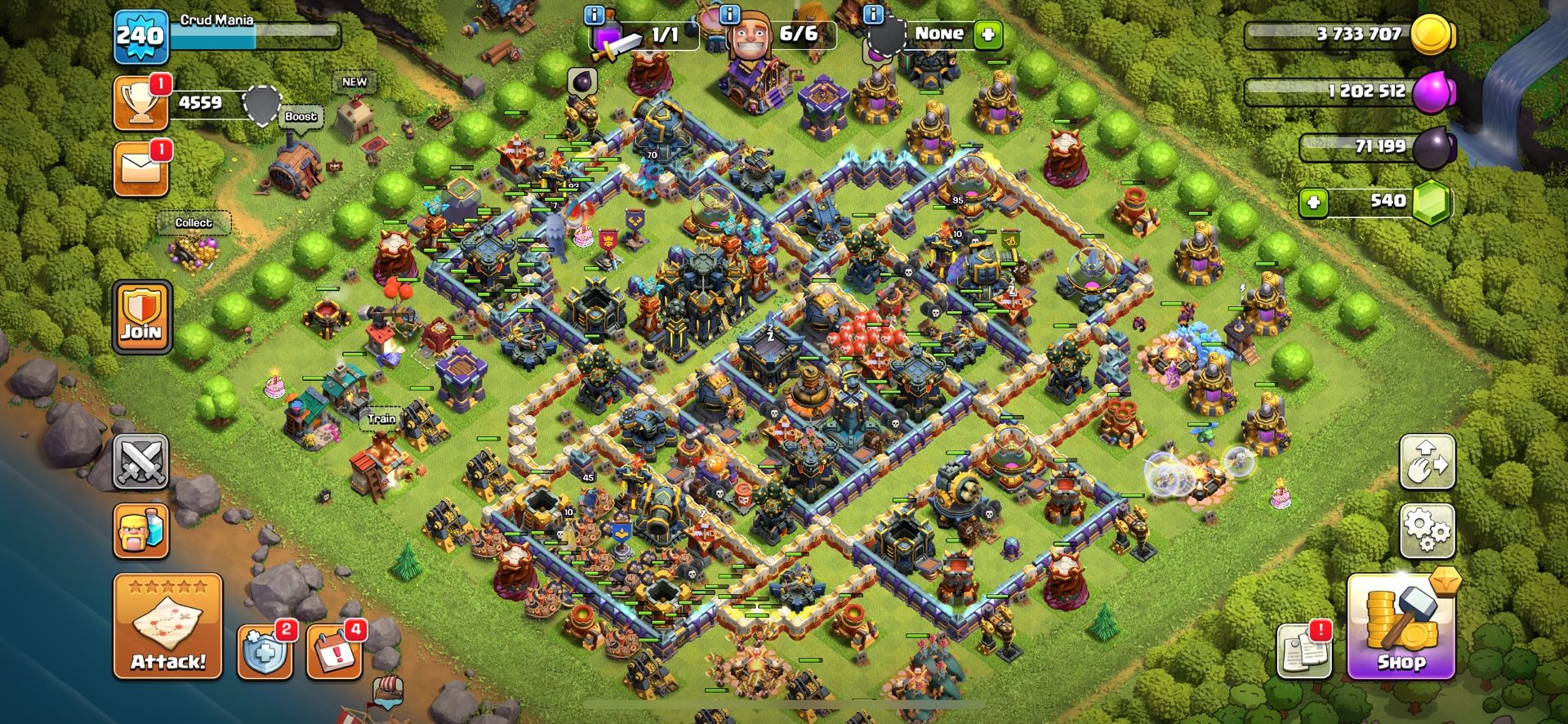Tap the Join clan shield button

[x=142, y=317]
